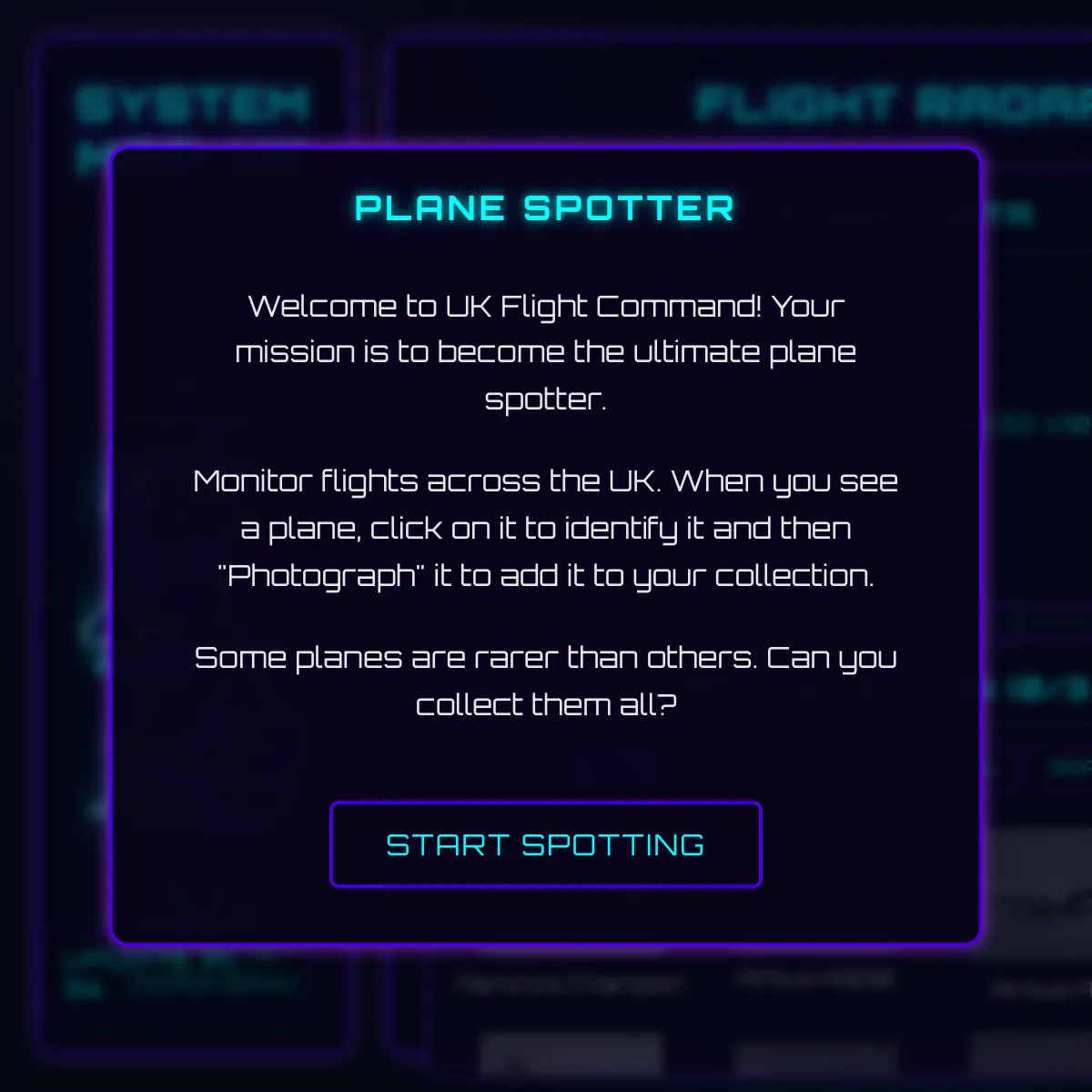The width and height of the screenshot is (1092, 1092).
Task: Click the Start Spotting button
Action: pyautogui.click(x=545, y=844)
